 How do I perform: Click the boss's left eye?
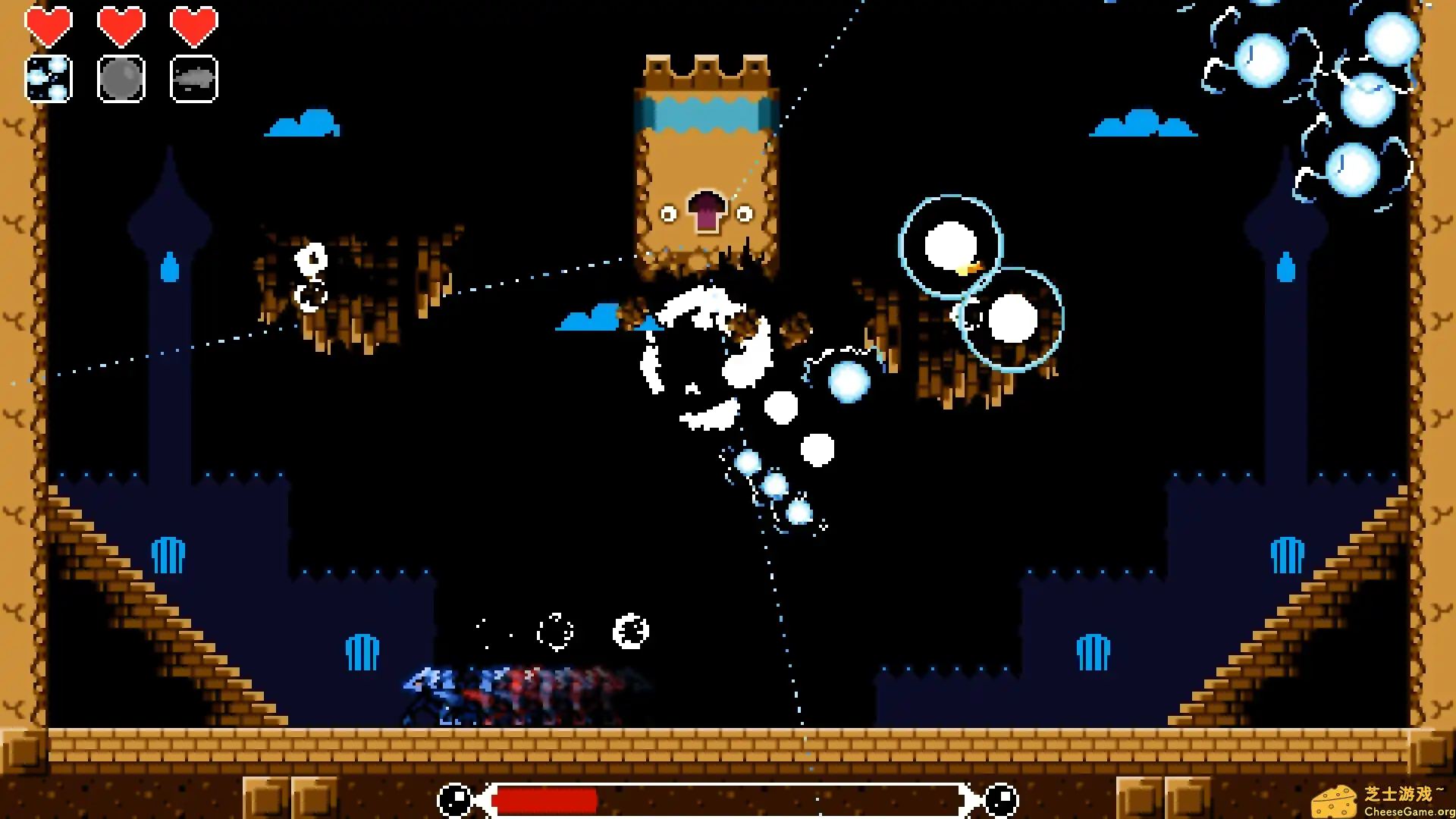[x=667, y=214]
